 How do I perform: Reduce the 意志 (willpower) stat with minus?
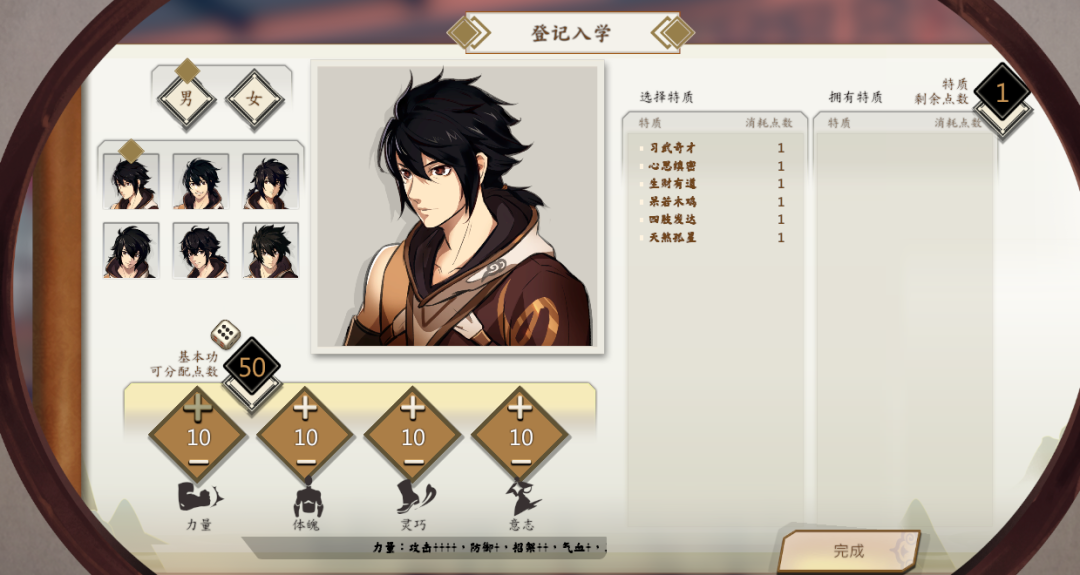pos(520,462)
